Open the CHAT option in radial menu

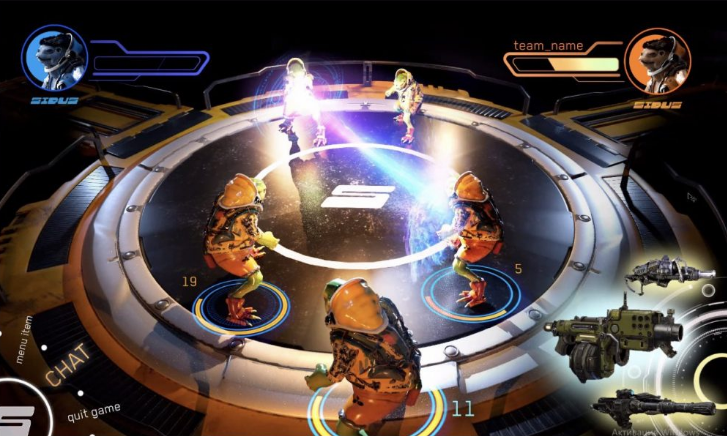pos(67,365)
